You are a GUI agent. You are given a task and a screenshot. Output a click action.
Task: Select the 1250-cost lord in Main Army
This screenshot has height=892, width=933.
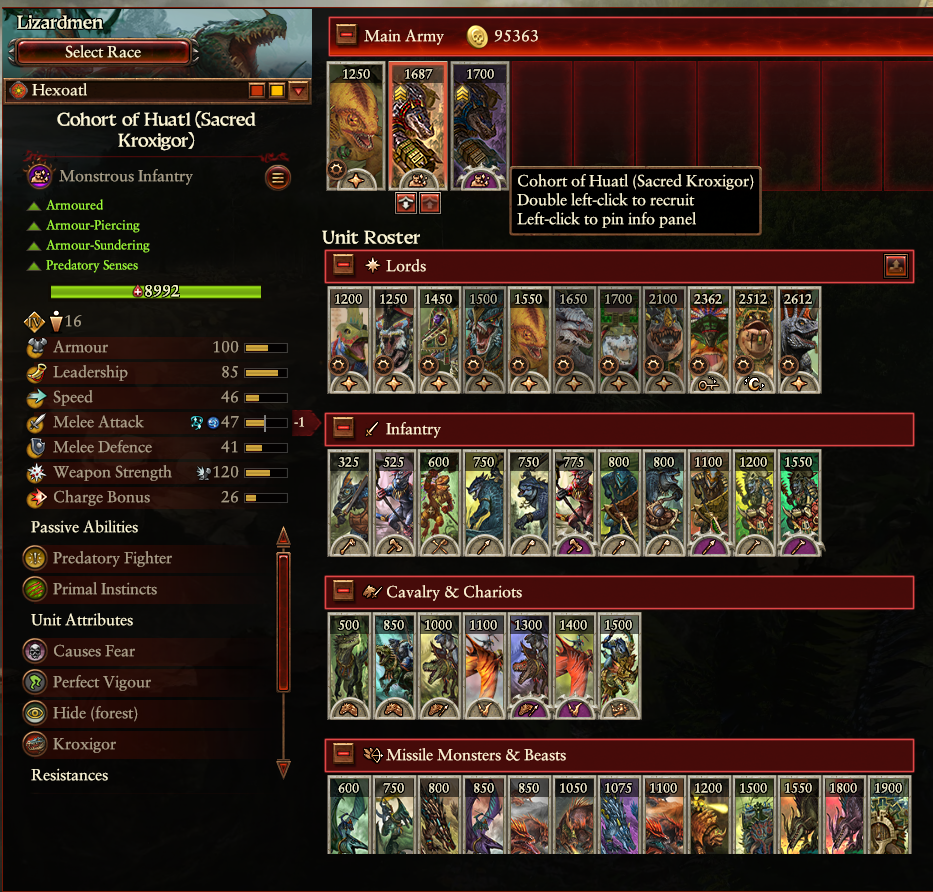click(x=356, y=125)
